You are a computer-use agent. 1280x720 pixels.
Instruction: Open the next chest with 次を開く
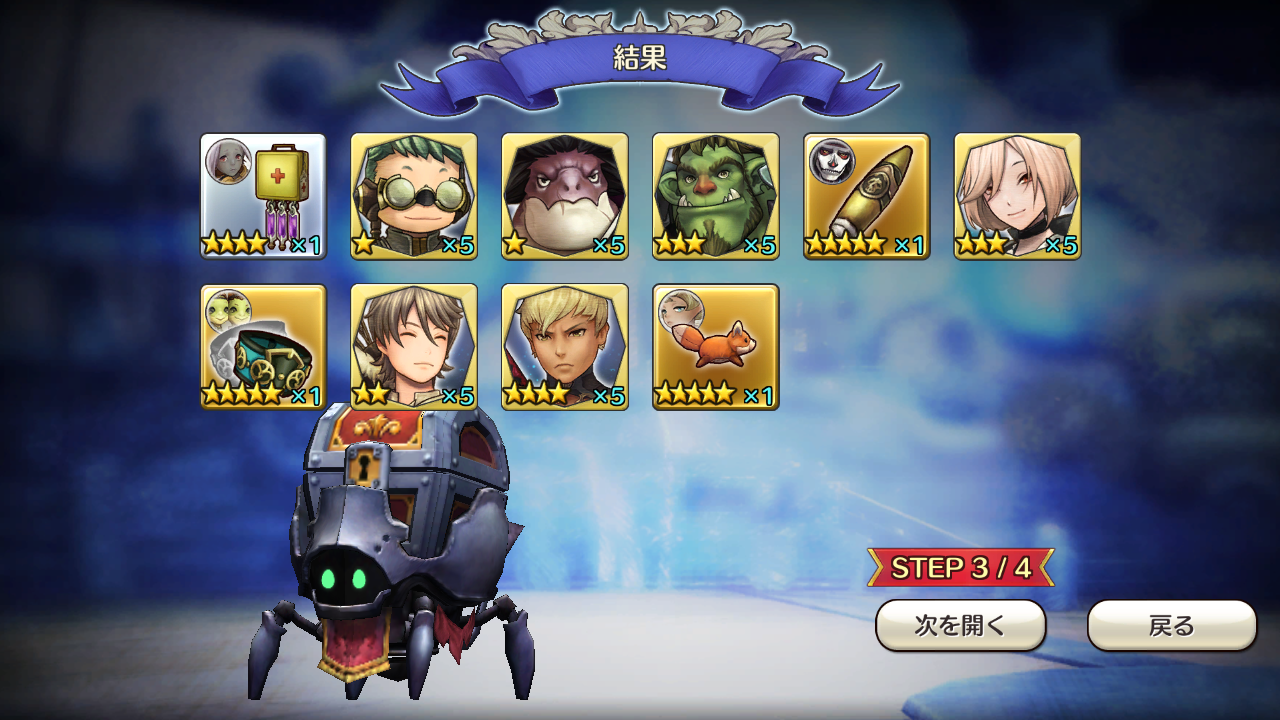pos(960,626)
